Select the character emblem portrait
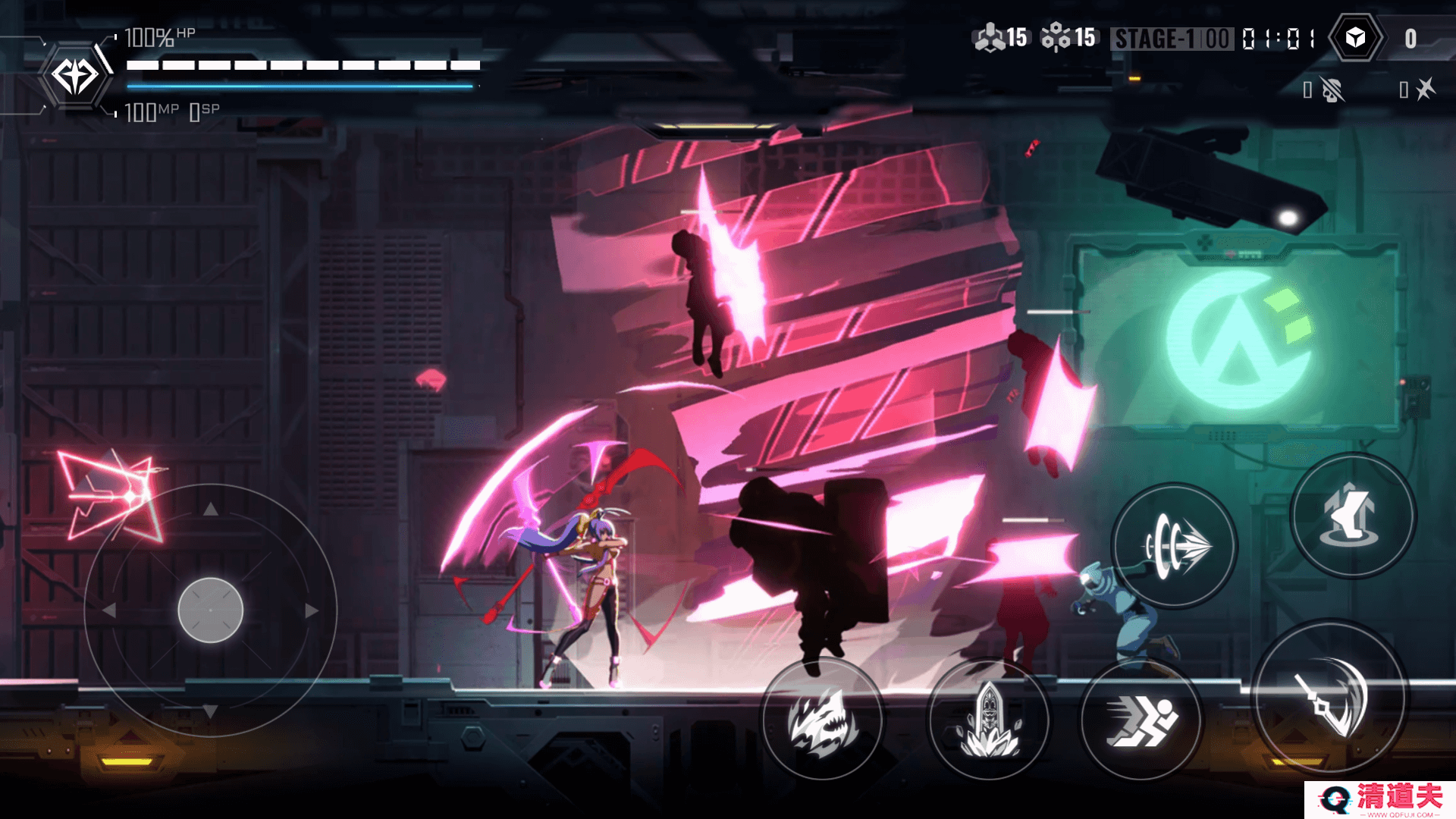 pos(74,76)
